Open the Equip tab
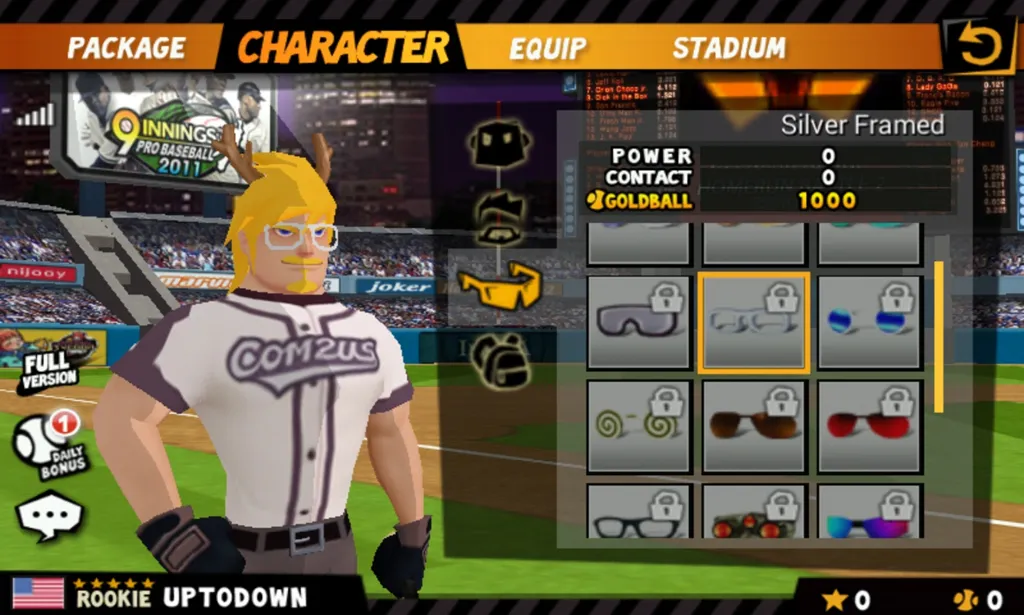The width and height of the screenshot is (1024, 615). coord(547,48)
